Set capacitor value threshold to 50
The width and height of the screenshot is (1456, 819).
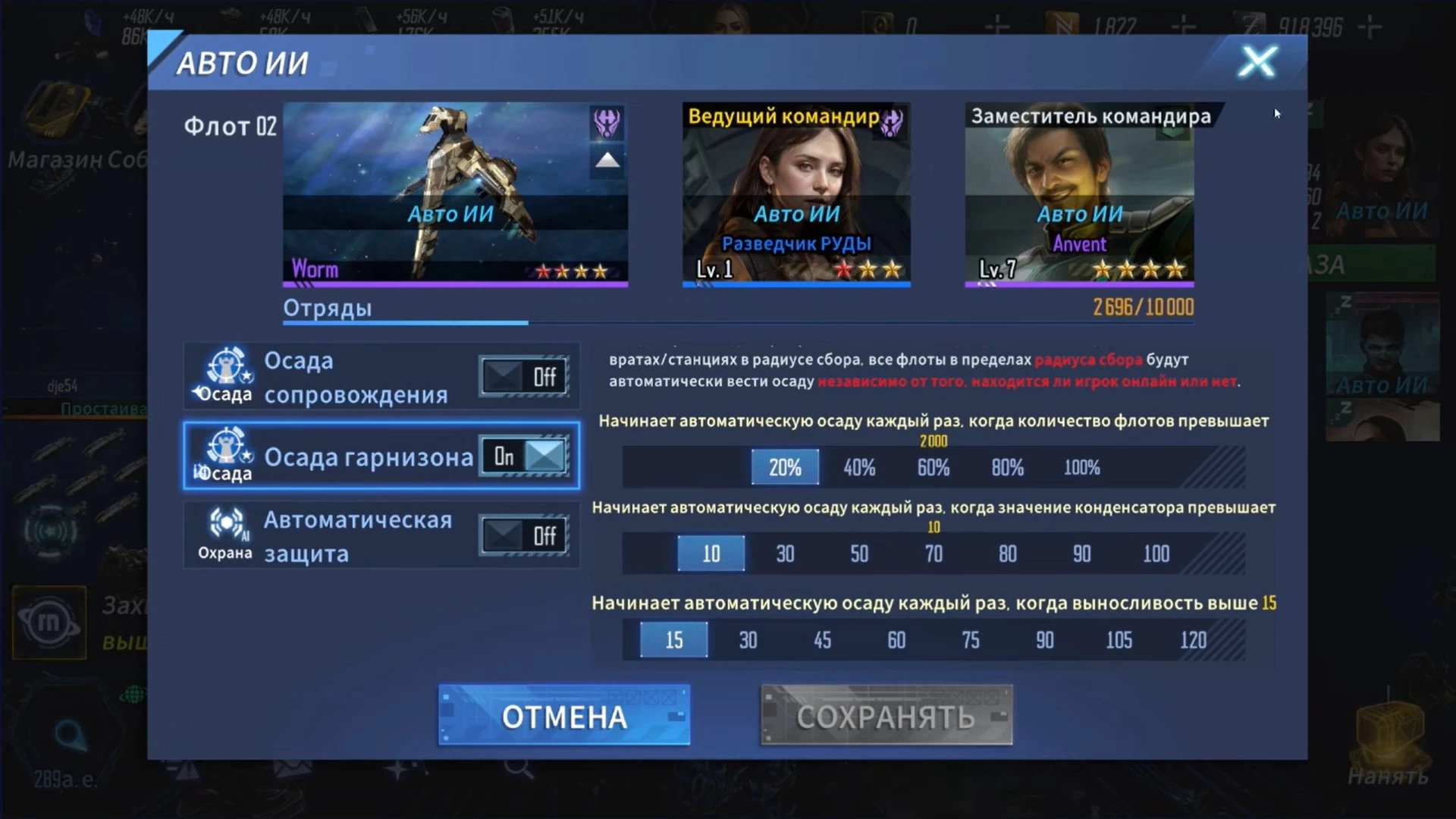point(859,554)
